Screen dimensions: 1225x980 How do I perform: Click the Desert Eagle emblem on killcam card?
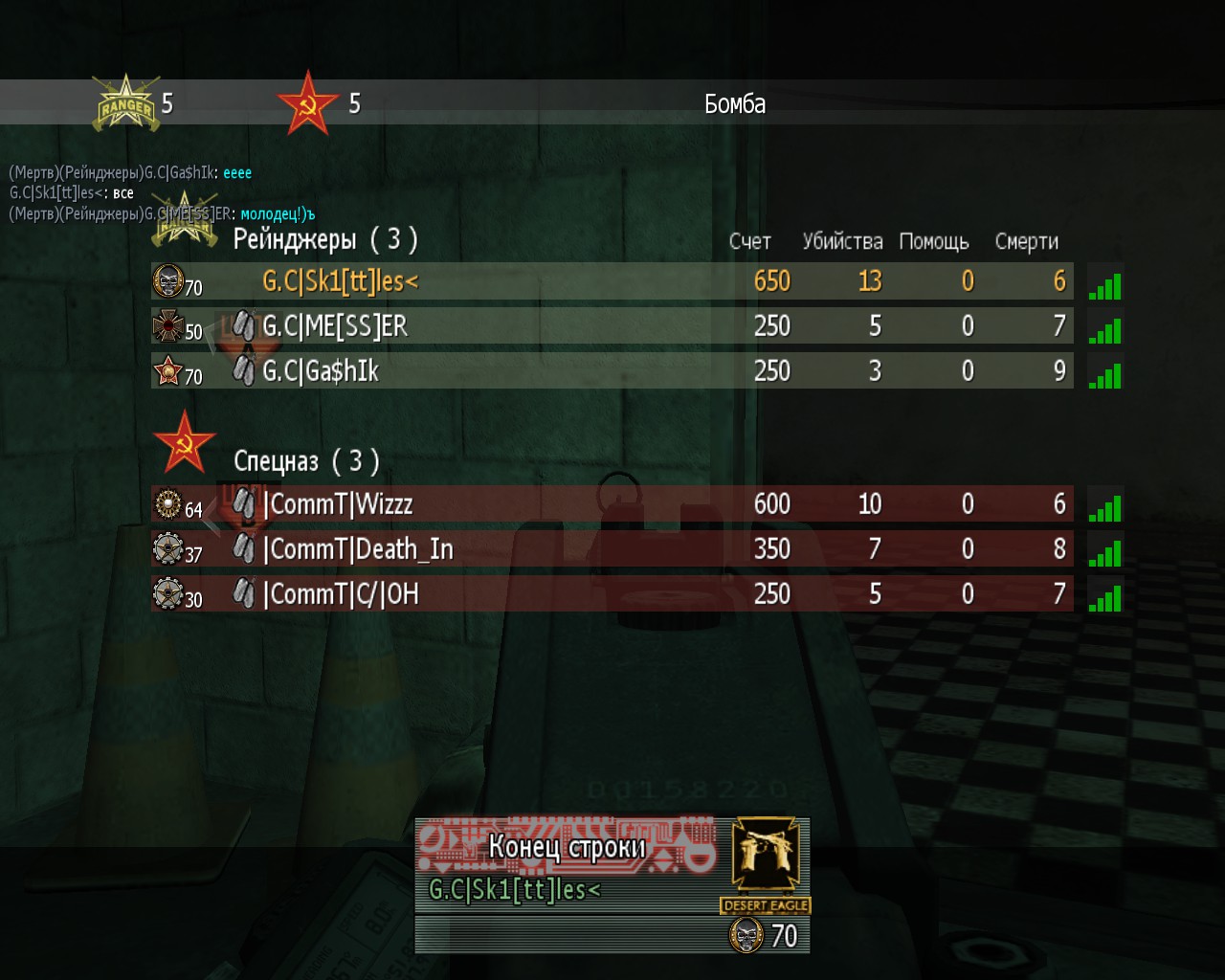[x=766, y=859]
